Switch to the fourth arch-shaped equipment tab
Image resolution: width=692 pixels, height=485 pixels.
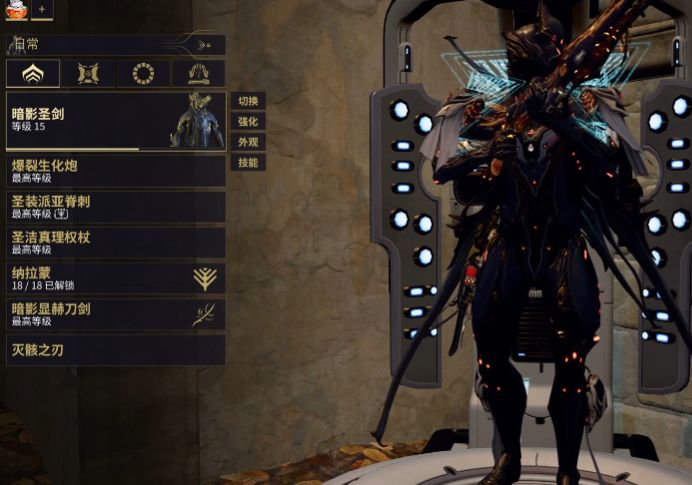(x=198, y=73)
